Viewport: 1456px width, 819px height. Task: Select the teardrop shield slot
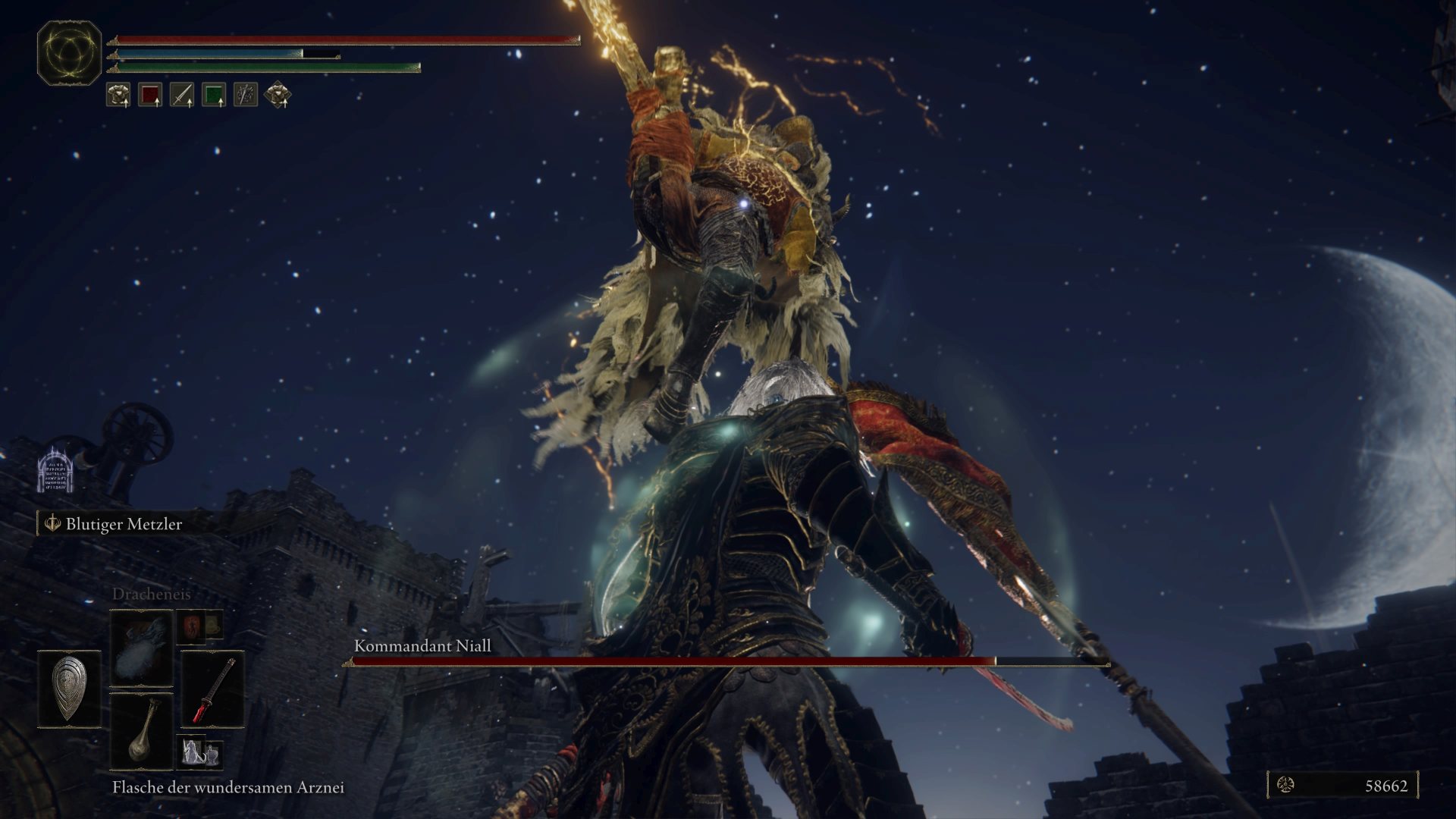69,689
